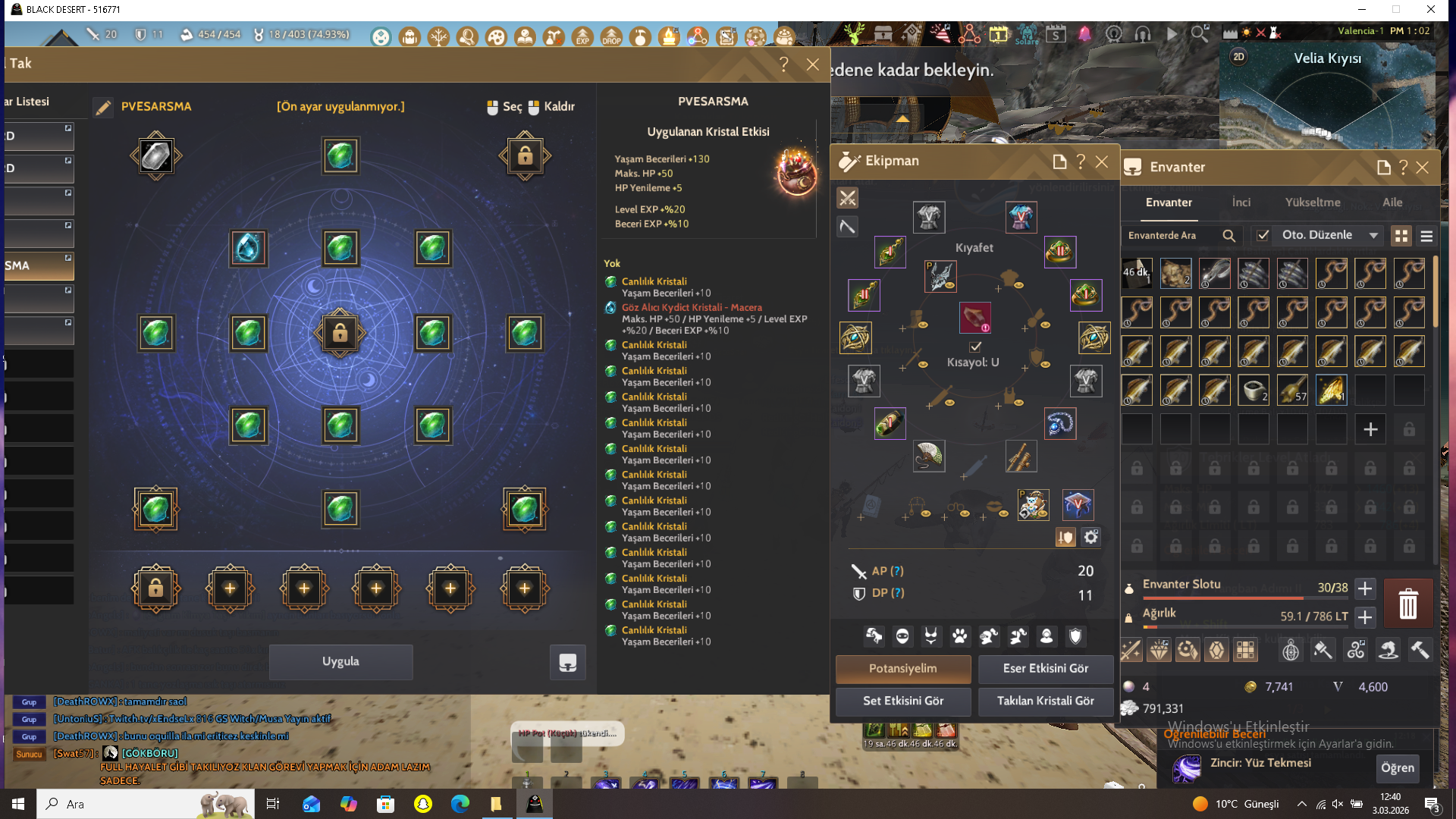Click the pencil edit icon next to PVESARSMA
Image resolution: width=1456 pixels, height=819 pixels.
point(103,107)
